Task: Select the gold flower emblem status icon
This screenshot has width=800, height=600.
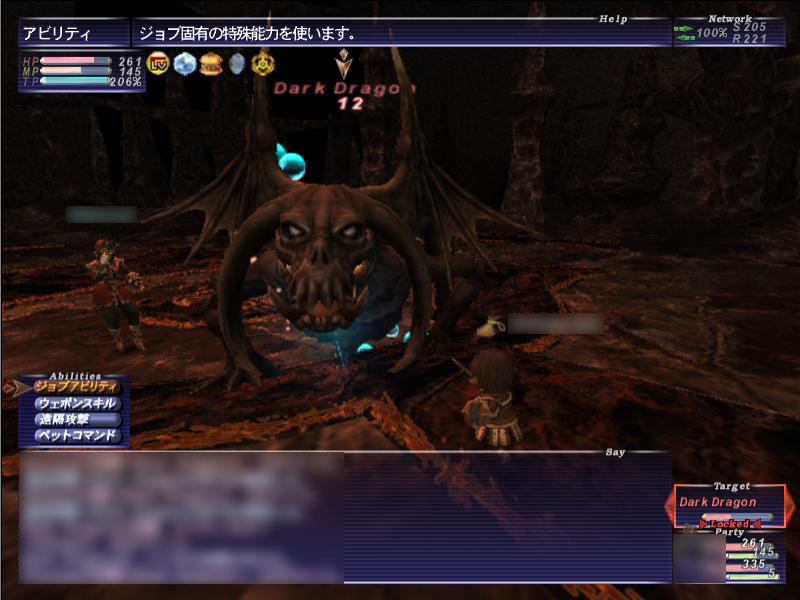Action: click(263, 64)
